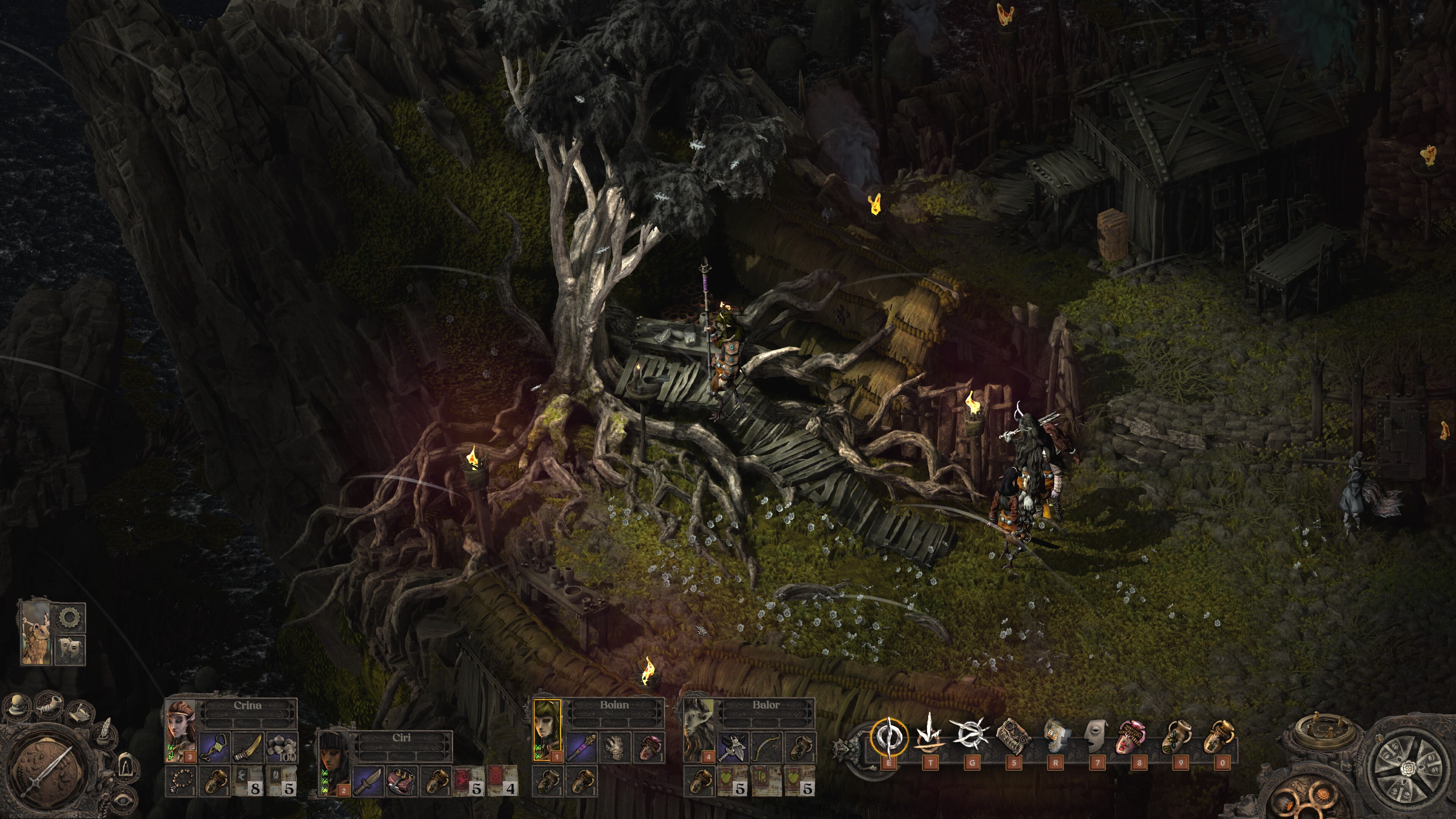The height and width of the screenshot is (819, 1456).
Task: Select the quill icon on the left HUD
Action: [x=105, y=733]
